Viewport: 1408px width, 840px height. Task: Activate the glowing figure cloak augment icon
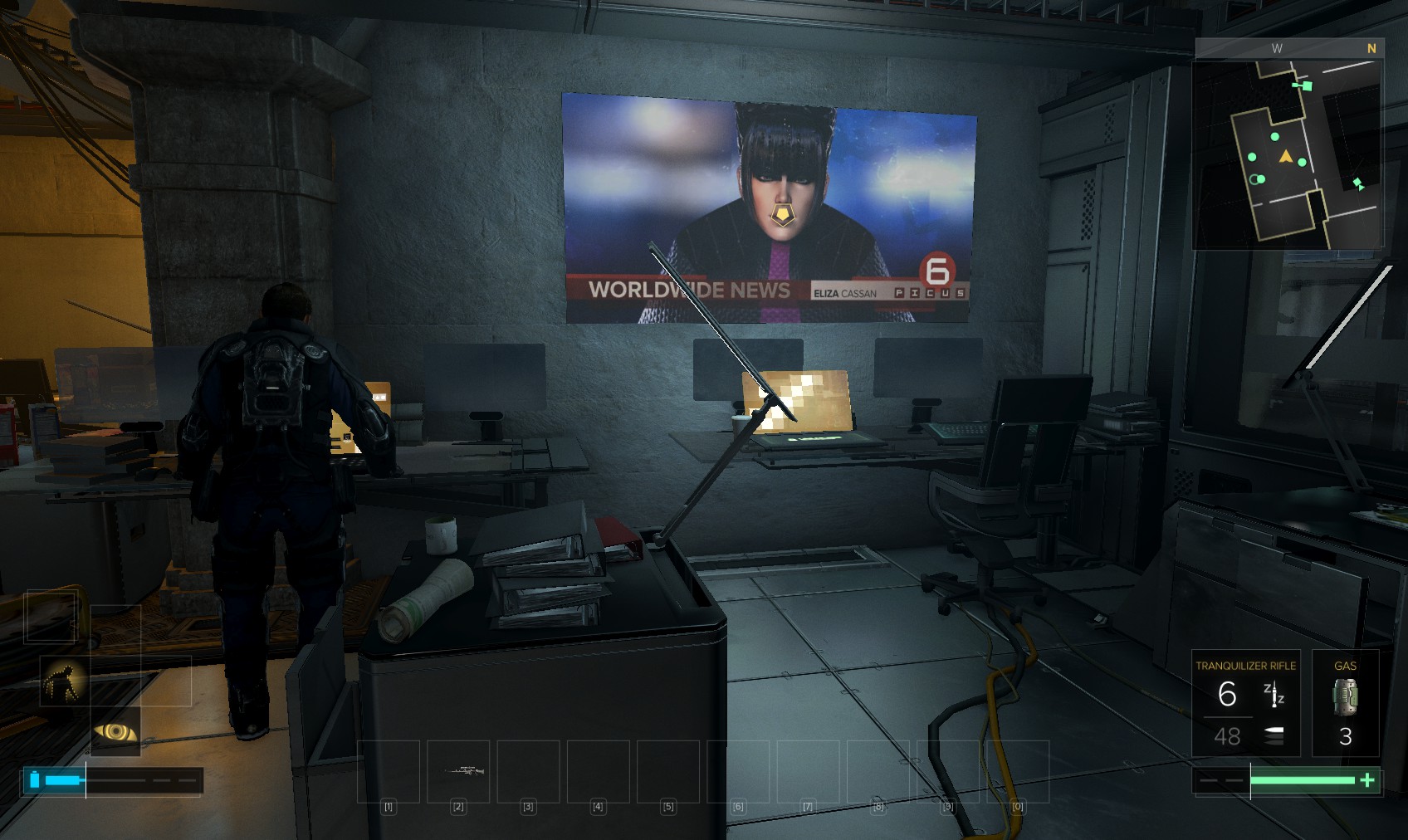pyautogui.click(x=64, y=681)
